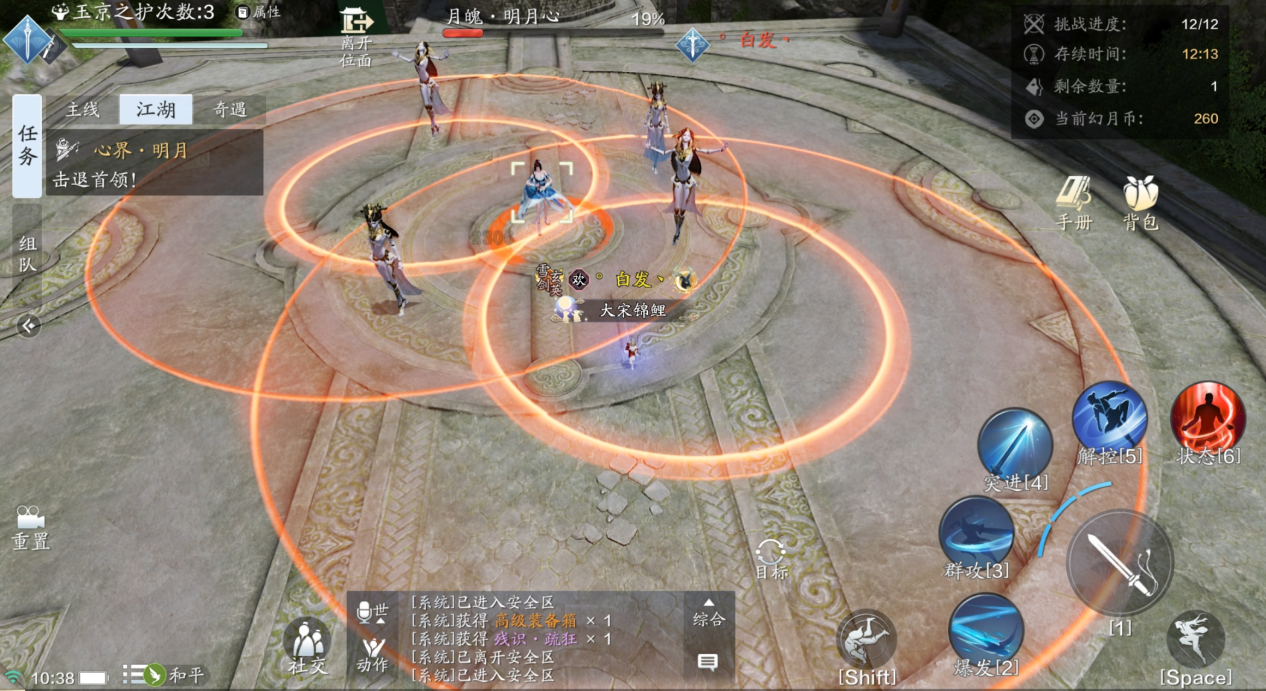1266x691 pixels.
Task: Switch to the 组队 team tab
Action: (27, 252)
